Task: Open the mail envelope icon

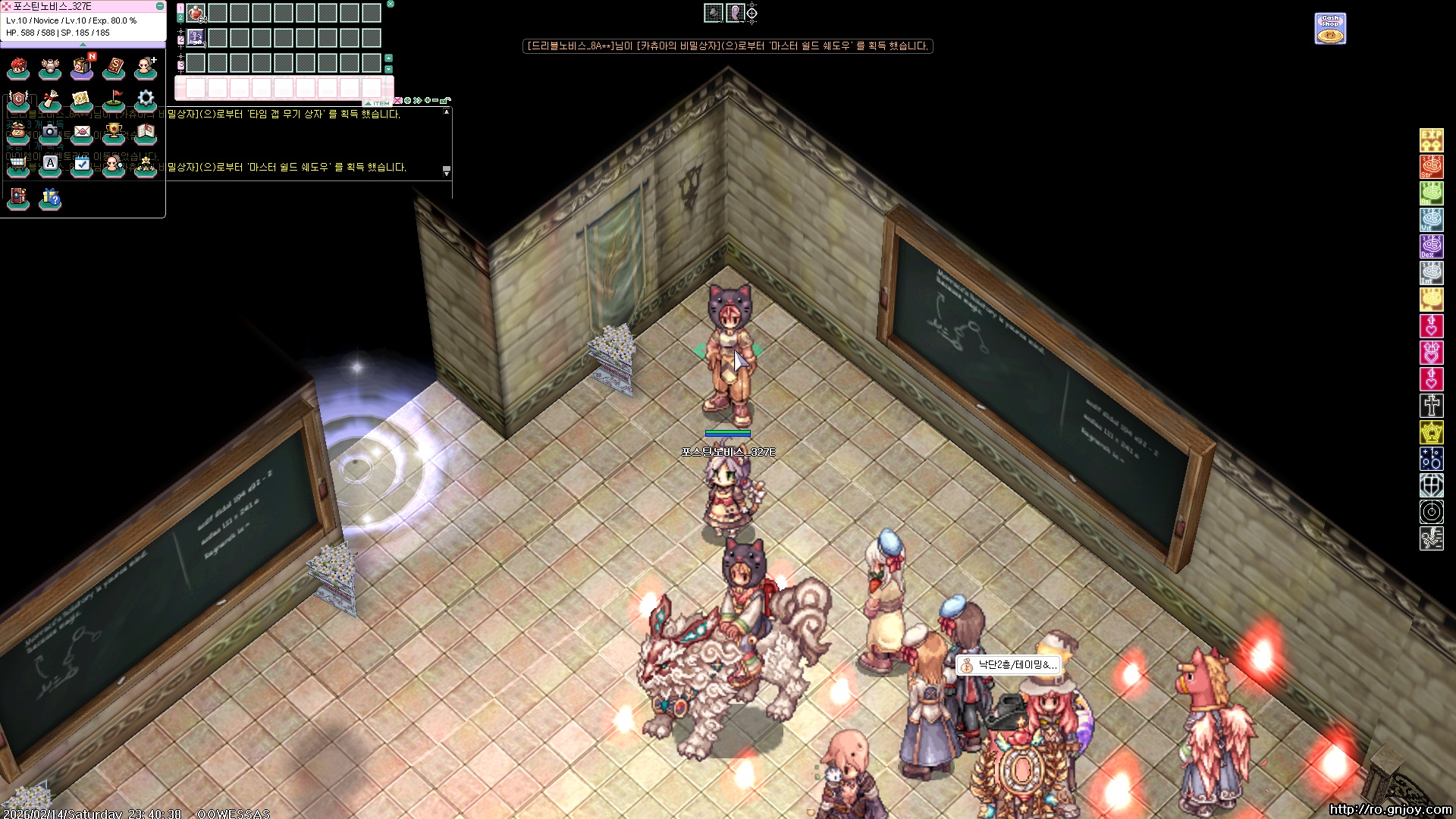Action: pos(82,132)
